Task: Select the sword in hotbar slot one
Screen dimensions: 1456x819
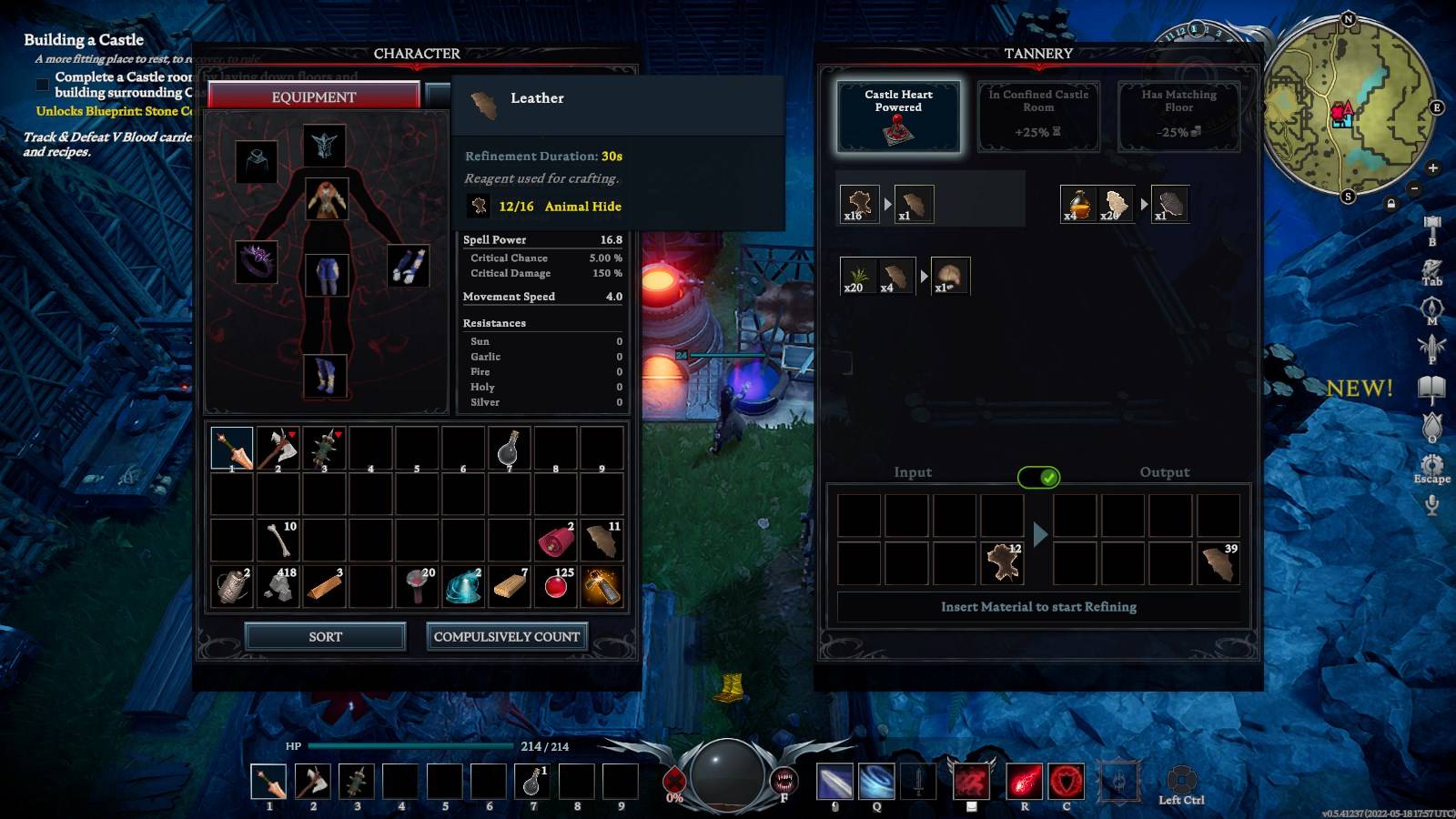Action: click(x=268, y=782)
